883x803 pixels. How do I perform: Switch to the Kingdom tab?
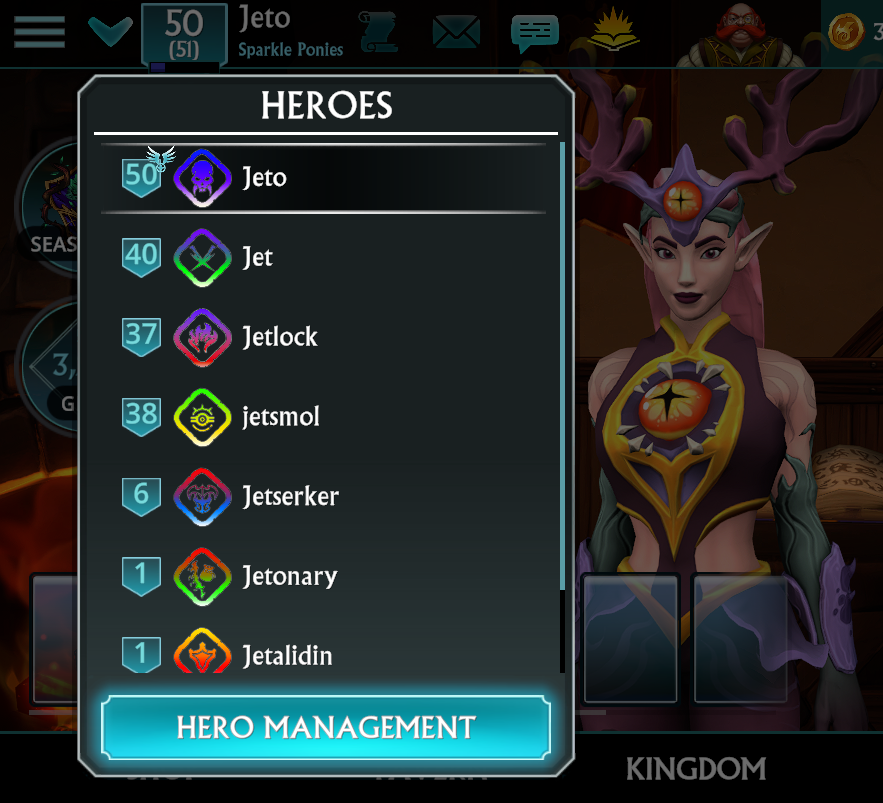(x=695, y=768)
